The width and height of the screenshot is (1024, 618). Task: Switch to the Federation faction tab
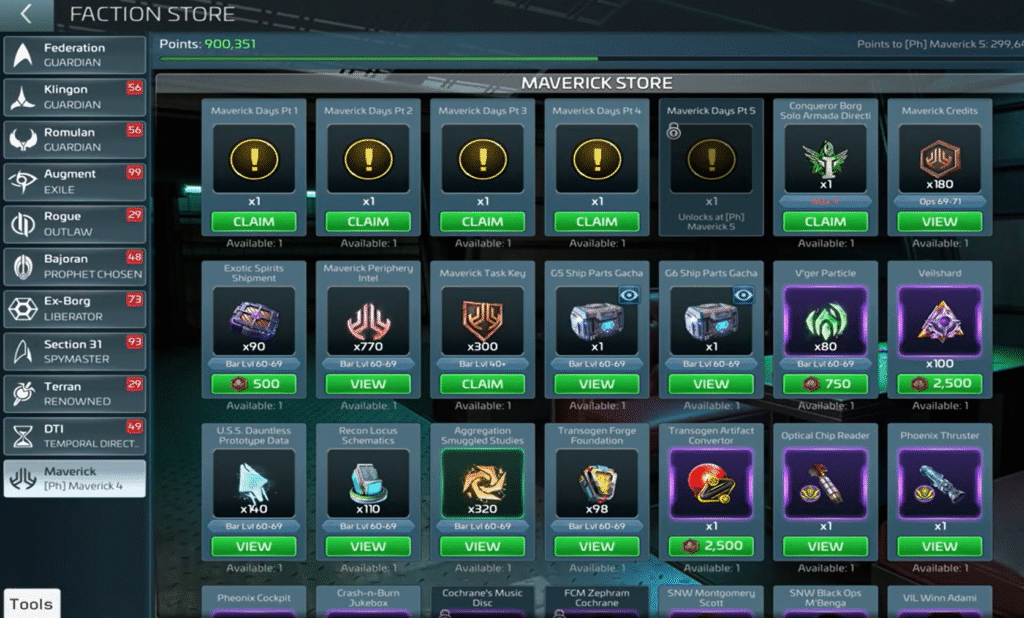pyautogui.click(x=75, y=55)
